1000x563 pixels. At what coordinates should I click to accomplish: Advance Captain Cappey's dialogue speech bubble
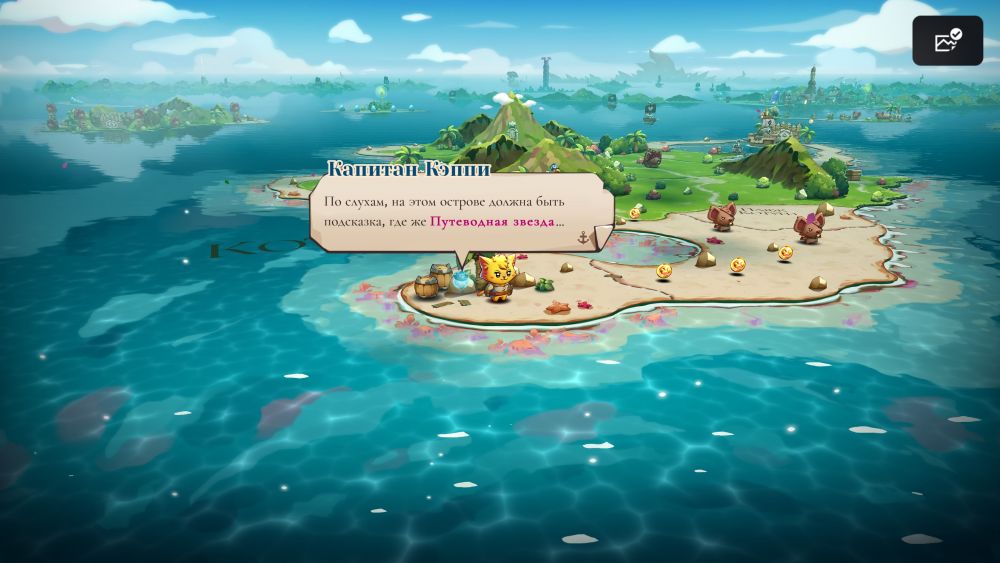(x=461, y=211)
